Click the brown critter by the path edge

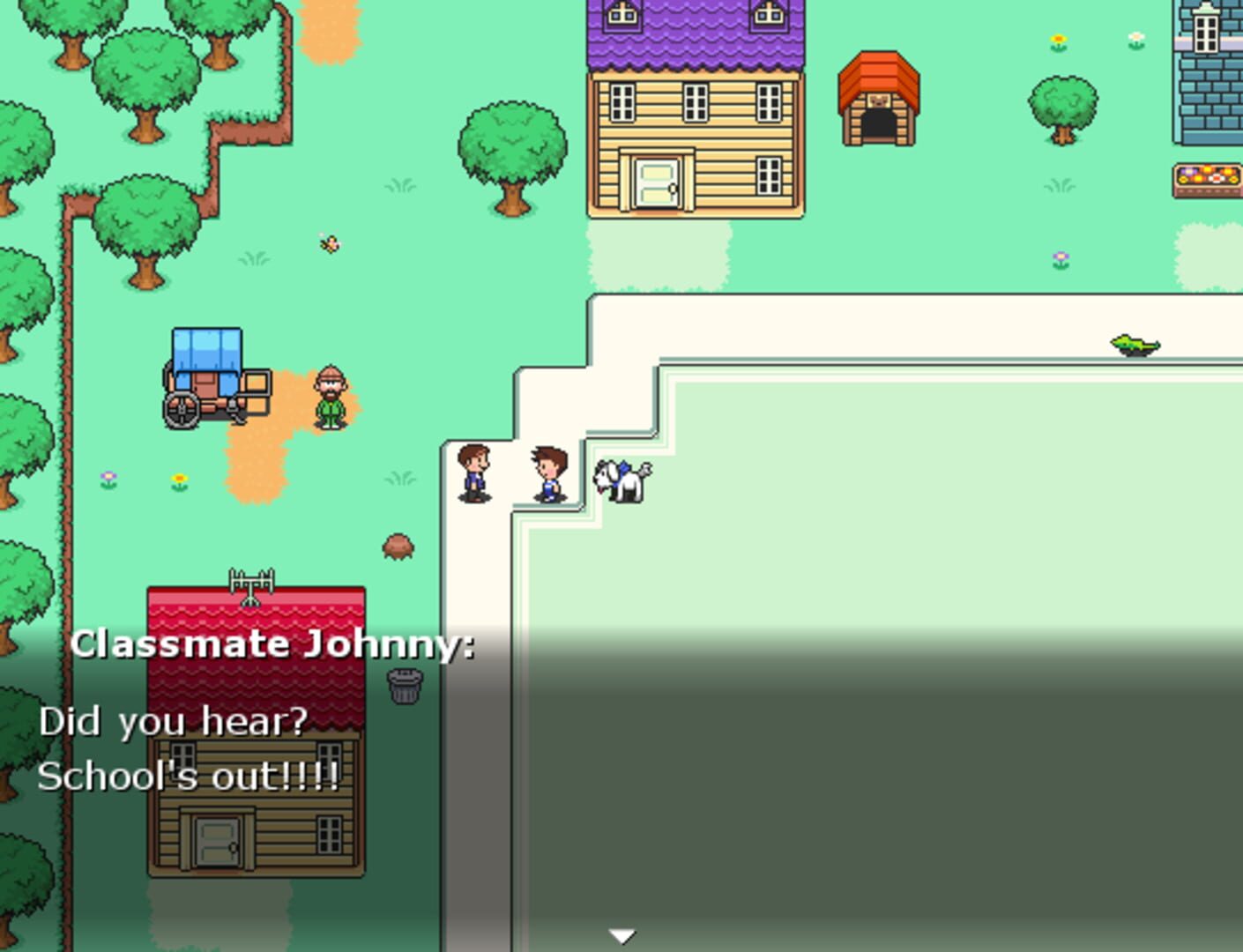pos(397,545)
